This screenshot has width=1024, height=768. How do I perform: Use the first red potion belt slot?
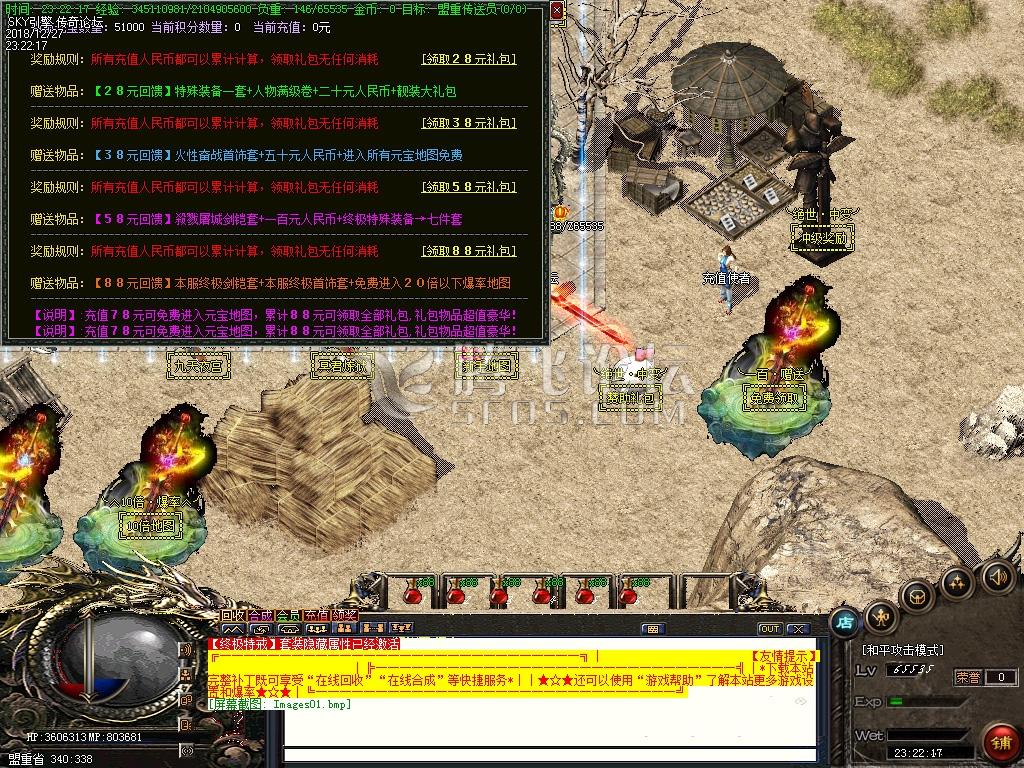(411, 592)
